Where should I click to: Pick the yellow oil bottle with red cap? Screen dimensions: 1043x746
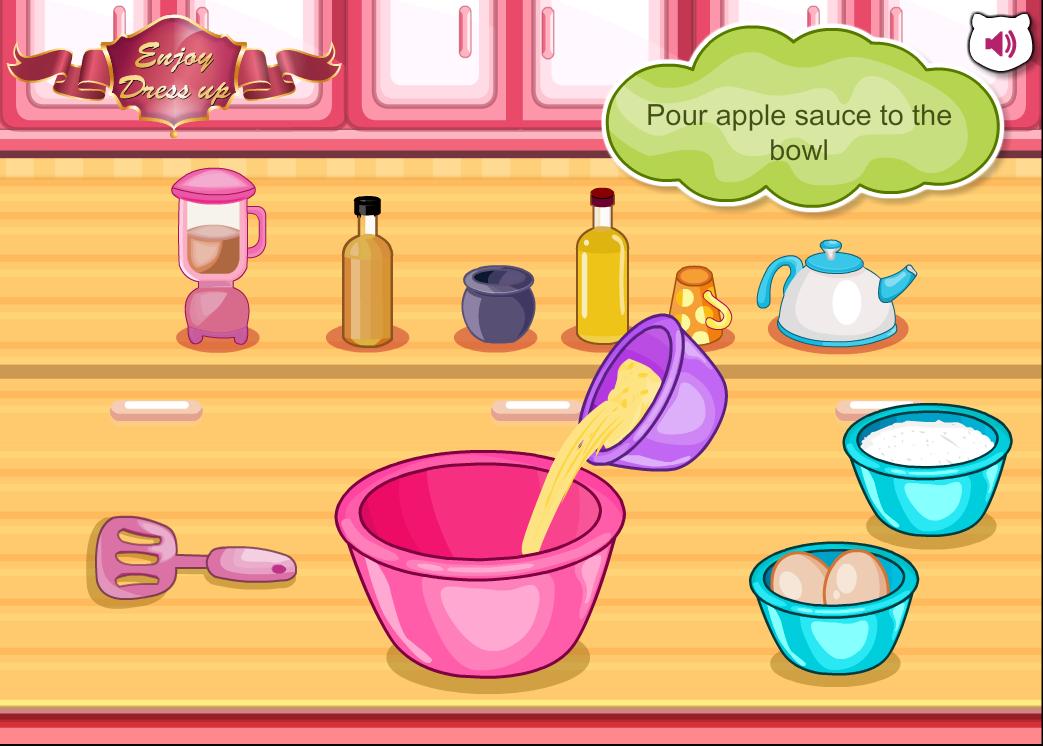[x=601, y=270]
